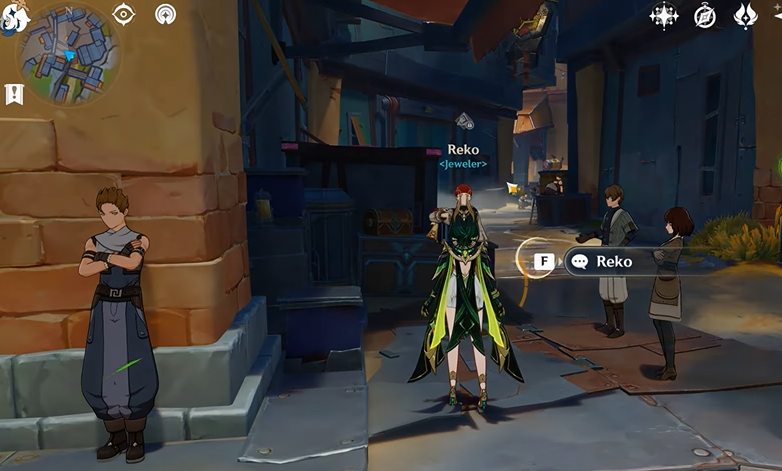782x471 pixels.
Task: Open the circular minimap
Action: tap(67, 53)
